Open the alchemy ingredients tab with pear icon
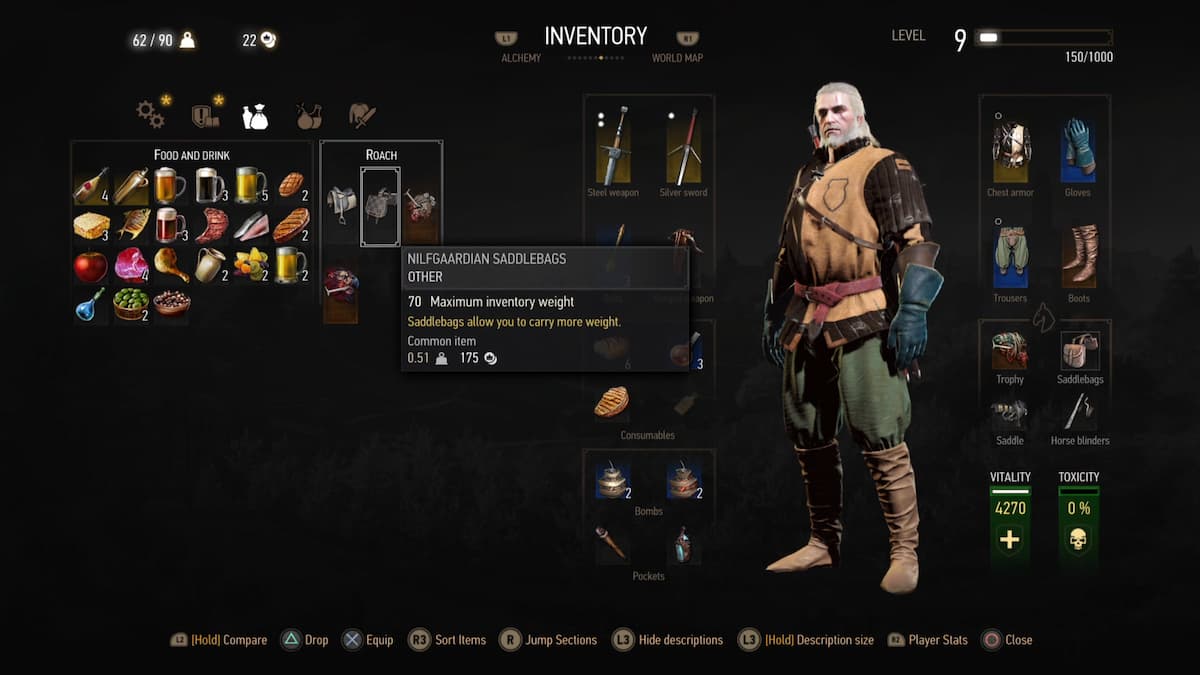The width and height of the screenshot is (1200, 675). pos(308,116)
